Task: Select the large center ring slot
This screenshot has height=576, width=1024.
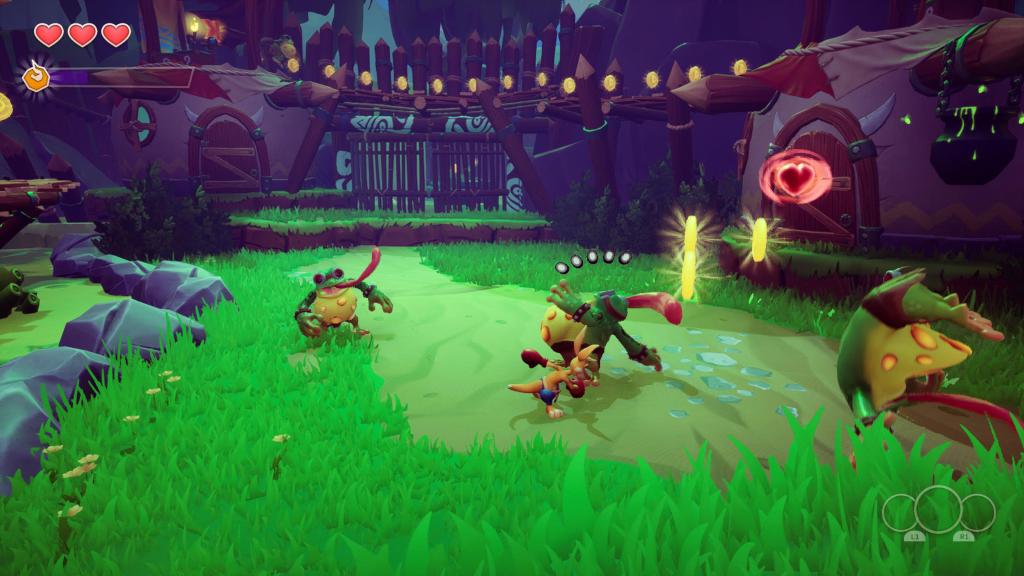Action: point(938,510)
